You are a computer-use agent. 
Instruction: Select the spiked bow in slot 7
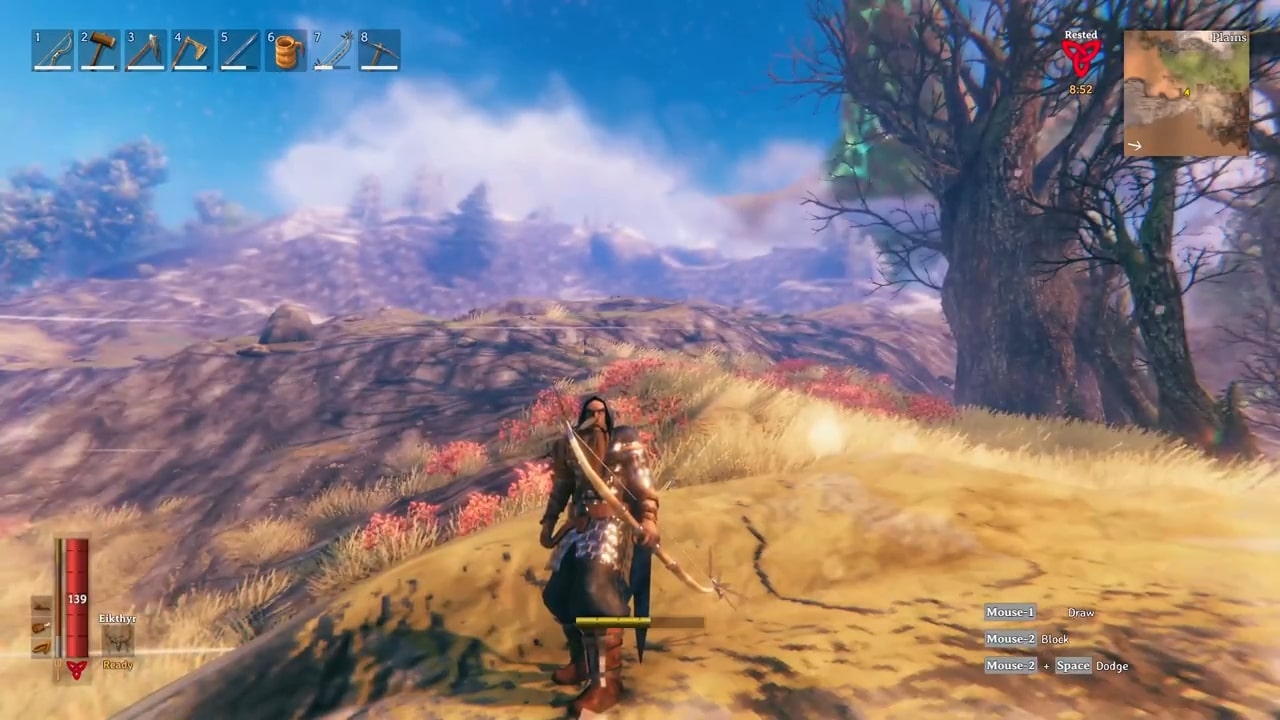332,50
